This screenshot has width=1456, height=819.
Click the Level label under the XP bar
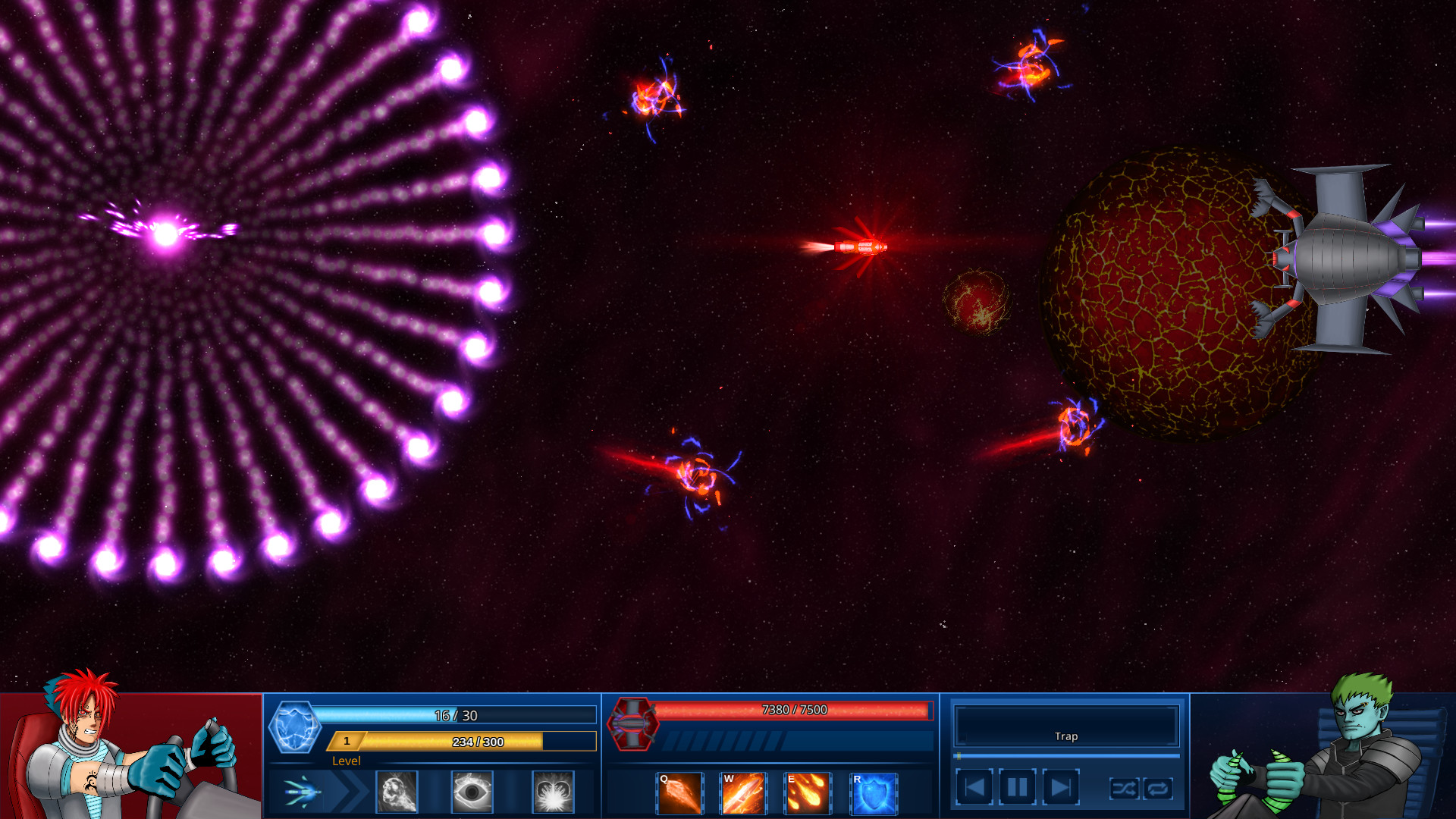(x=347, y=761)
